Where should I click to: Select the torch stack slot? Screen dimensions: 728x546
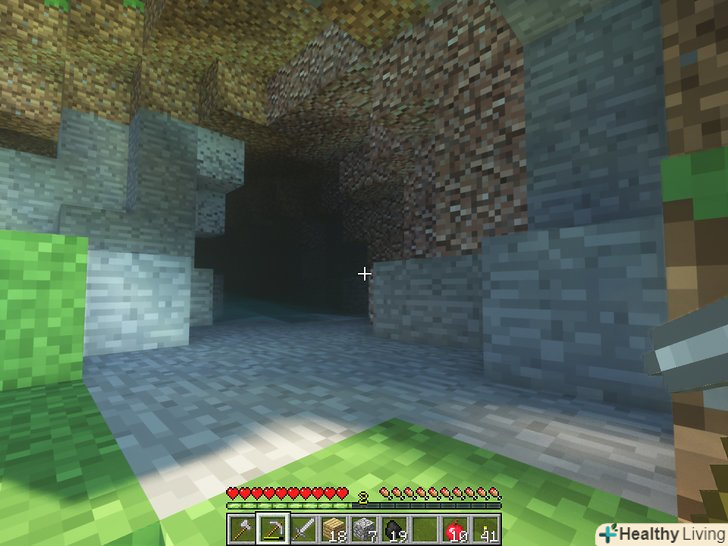(486, 527)
